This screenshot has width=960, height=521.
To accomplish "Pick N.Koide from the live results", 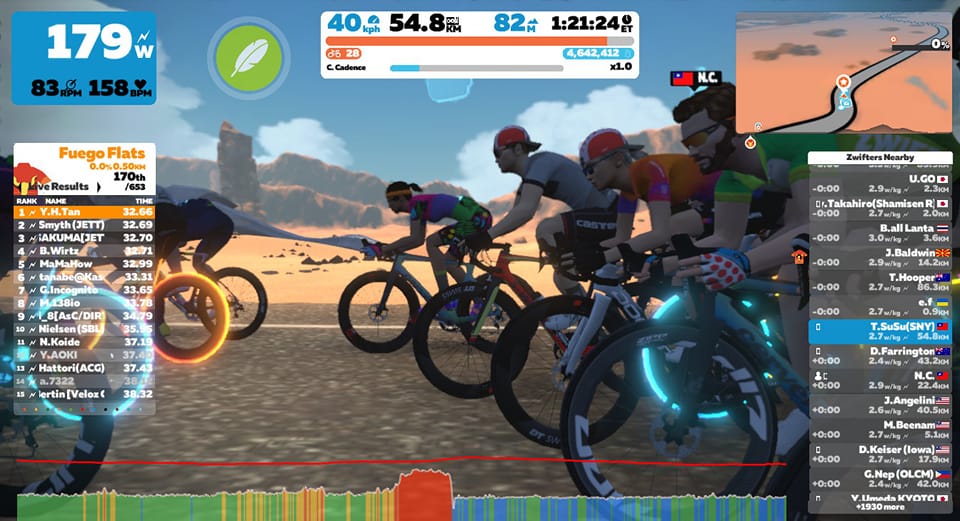I will coord(84,342).
